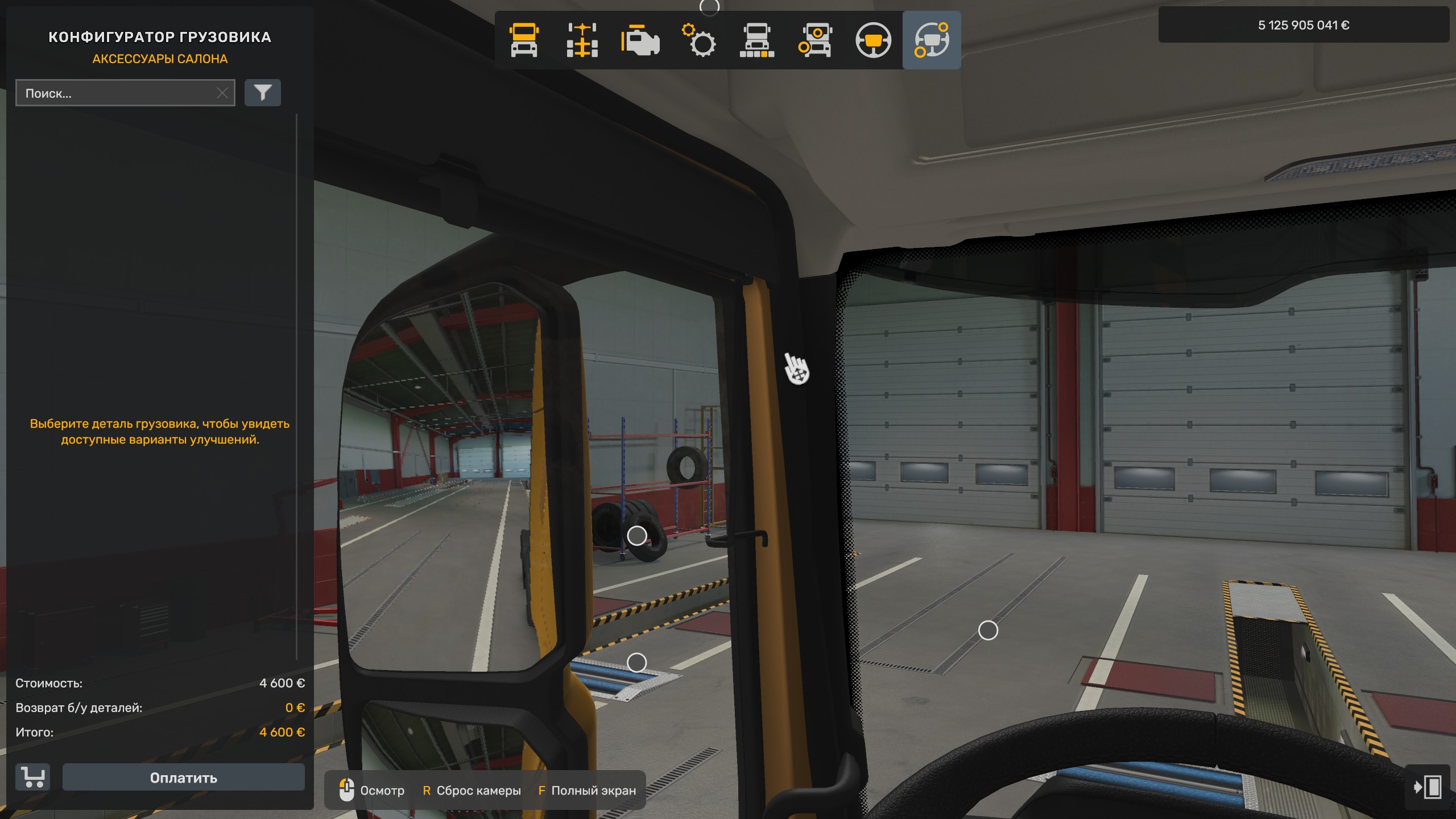Image resolution: width=1456 pixels, height=819 pixels.
Task: Clear the search field with the X
Action: click(222, 93)
